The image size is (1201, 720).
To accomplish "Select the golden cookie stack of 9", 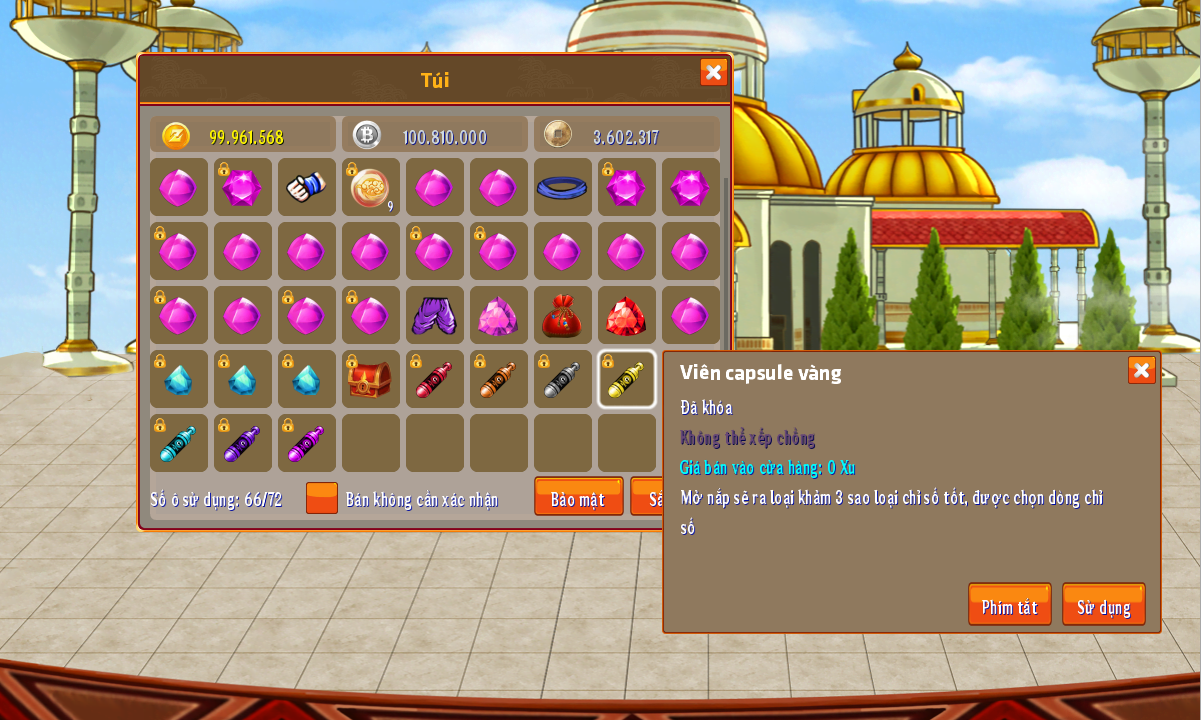I will [370, 187].
